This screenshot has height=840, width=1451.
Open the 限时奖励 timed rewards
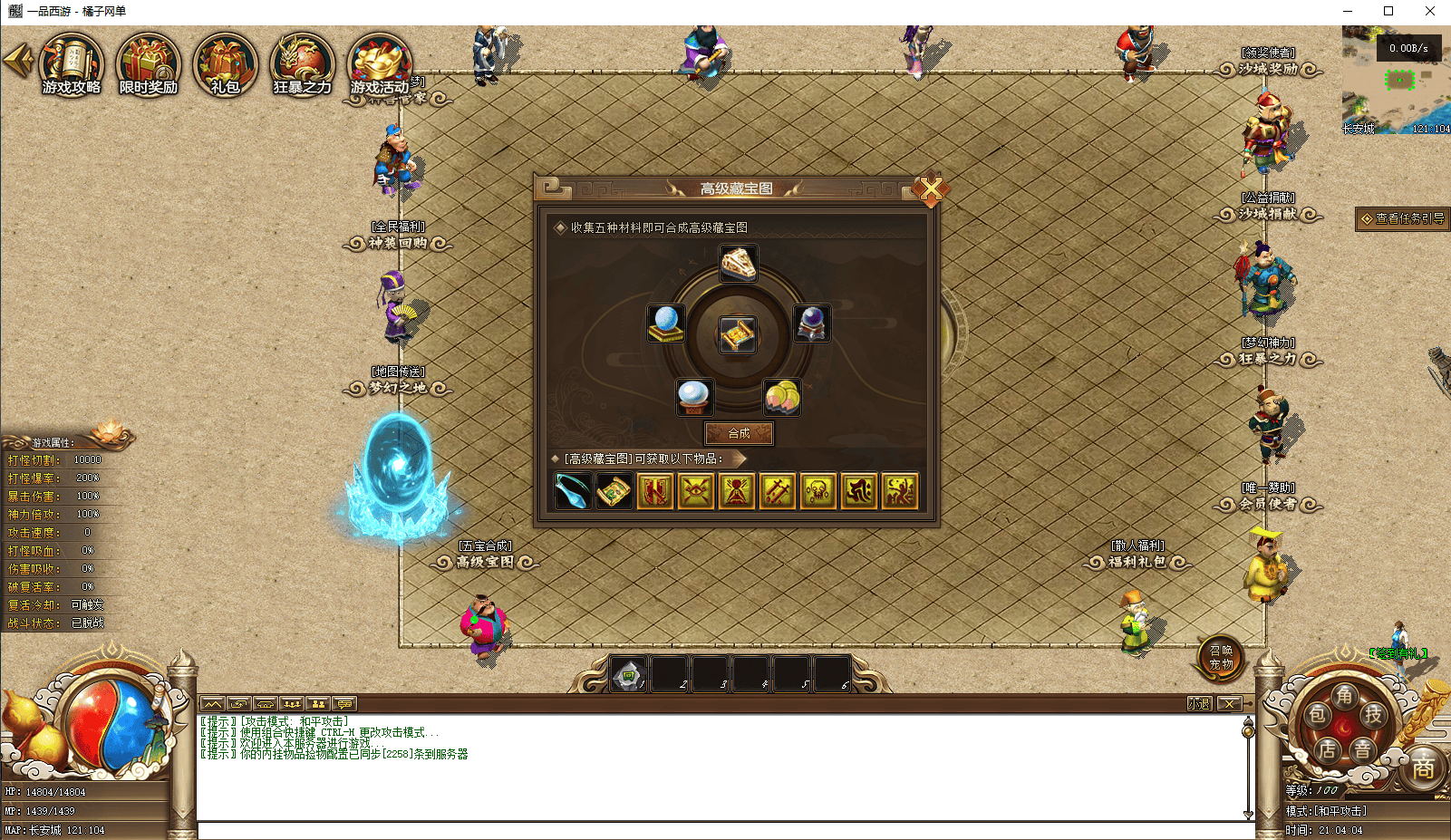149,64
